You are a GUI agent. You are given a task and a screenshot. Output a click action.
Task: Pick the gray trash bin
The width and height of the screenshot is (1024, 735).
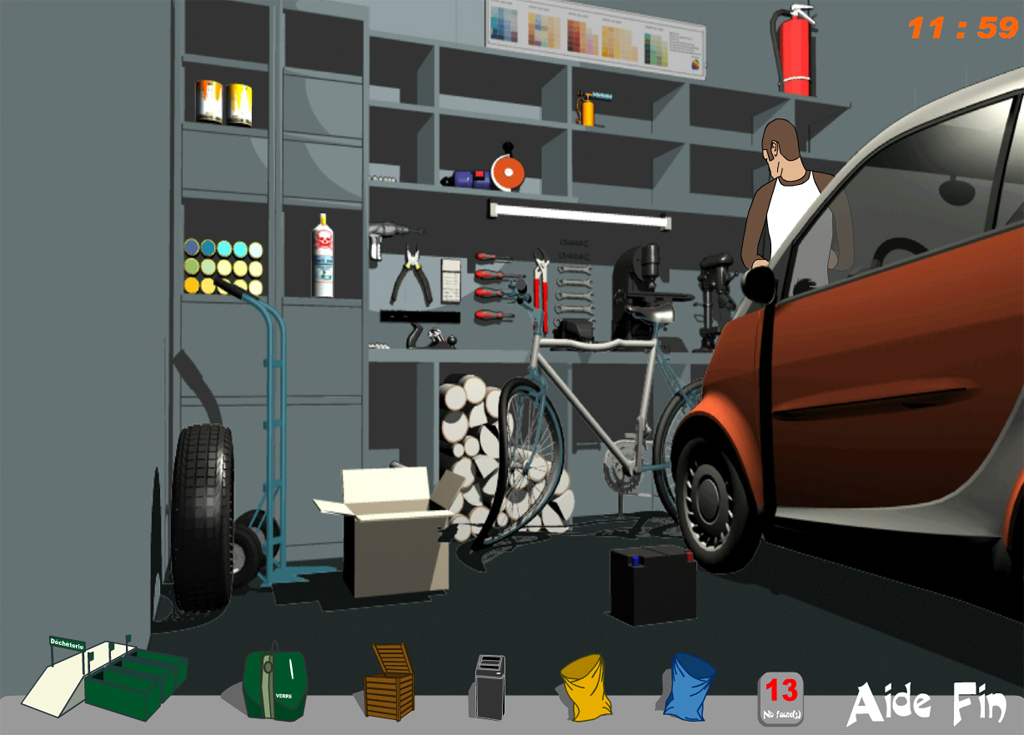click(x=490, y=687)
